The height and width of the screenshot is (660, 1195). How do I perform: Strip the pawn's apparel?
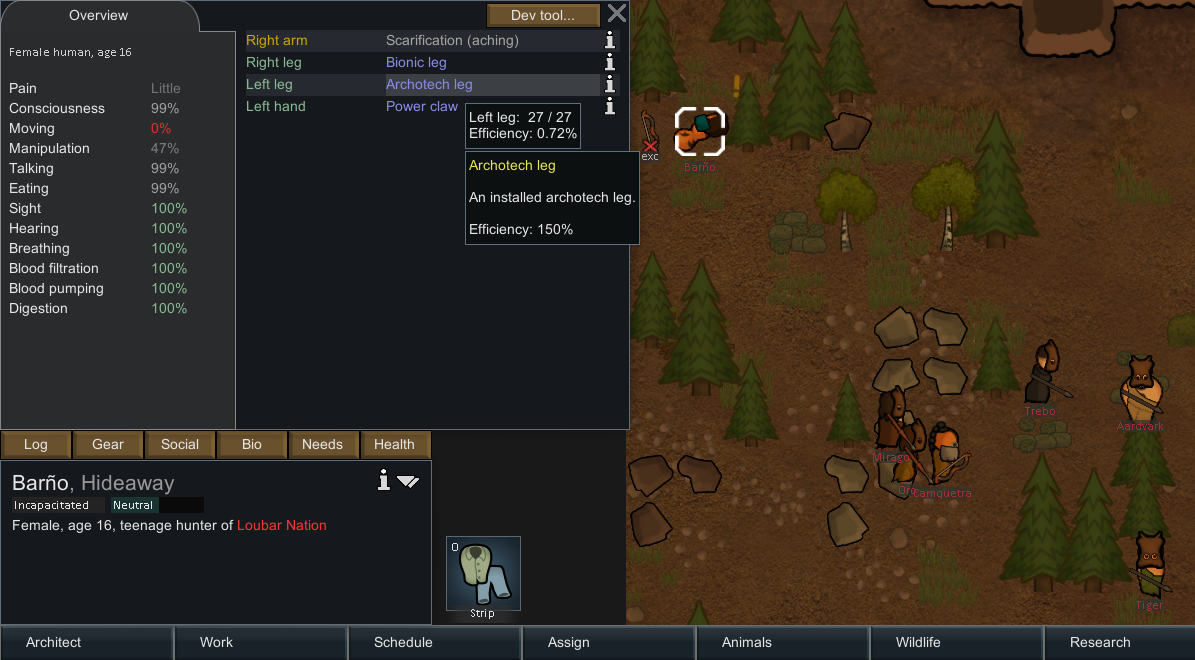(483, 573)
